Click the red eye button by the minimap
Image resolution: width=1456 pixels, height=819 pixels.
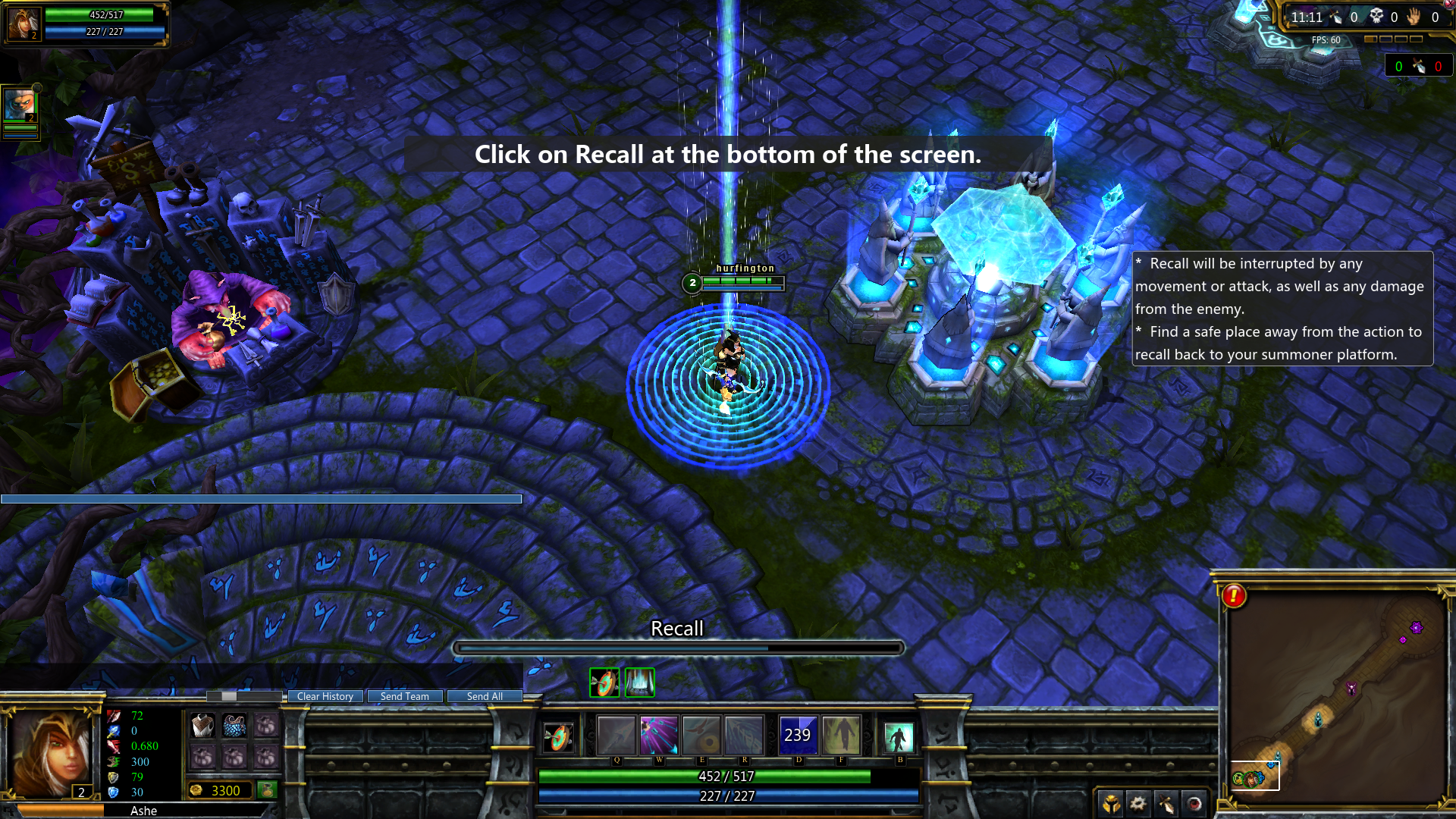click(1194, 803)
